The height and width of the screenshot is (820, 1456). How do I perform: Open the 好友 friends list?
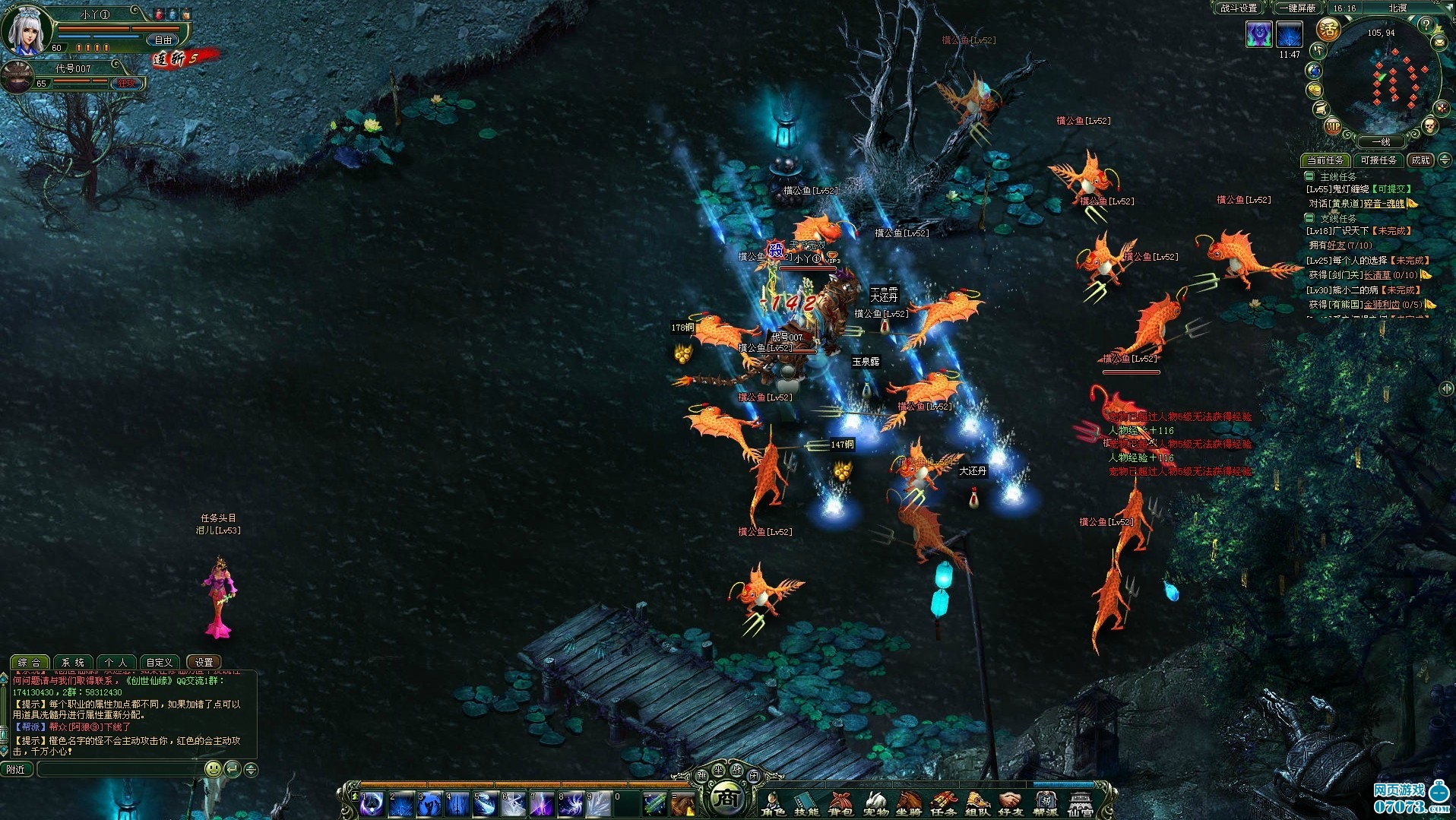(x=1011, y=803)
